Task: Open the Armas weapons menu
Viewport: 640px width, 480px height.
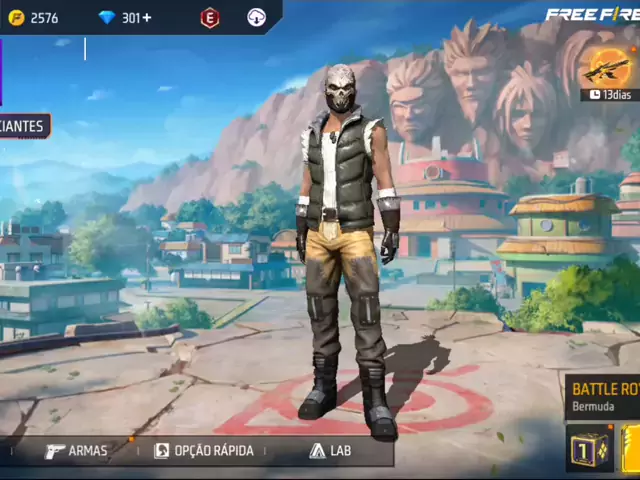Action: click(76, 451)
